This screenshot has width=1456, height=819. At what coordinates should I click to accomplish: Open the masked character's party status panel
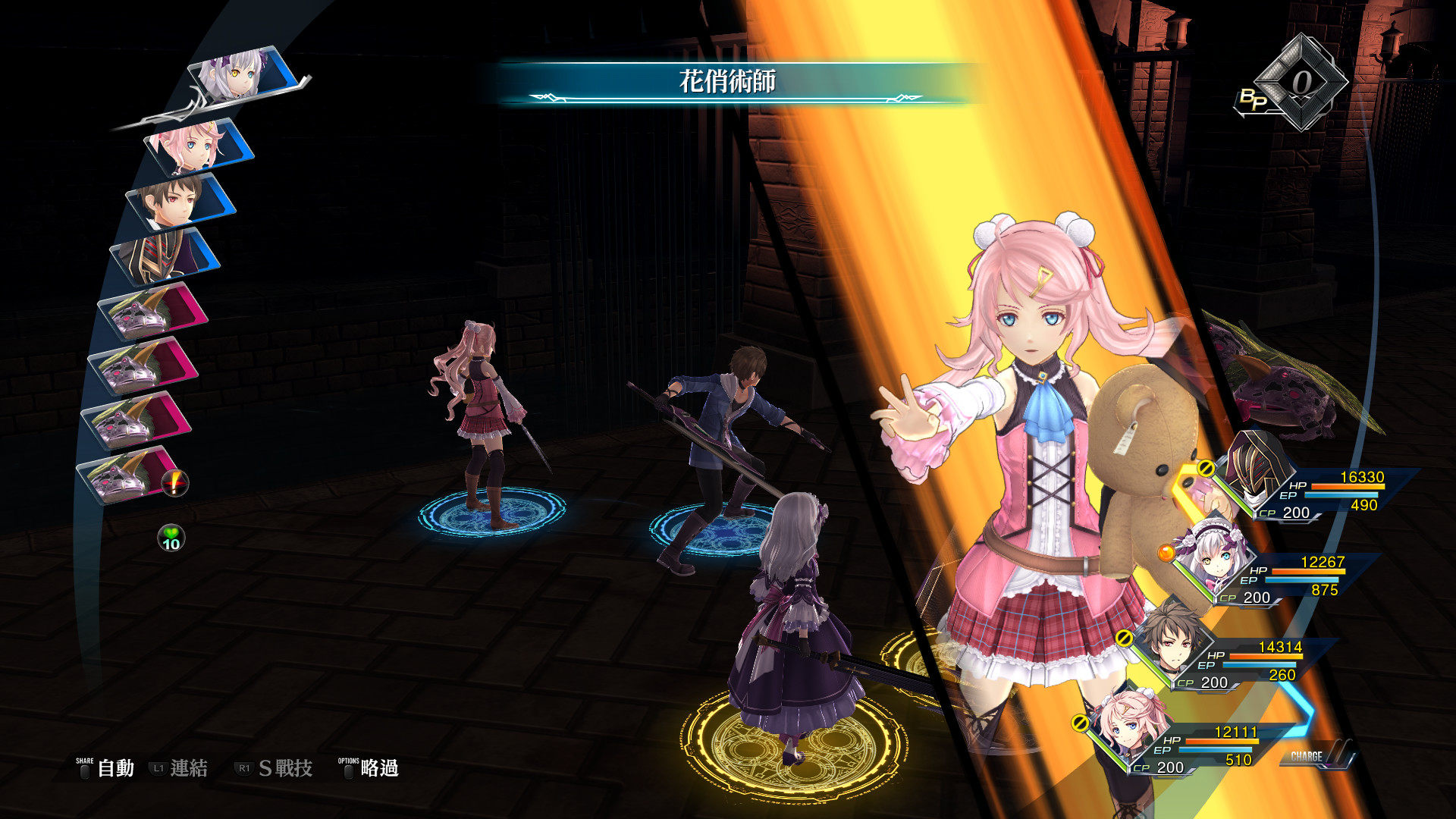pyautogui.click(x=1319, y=491)
